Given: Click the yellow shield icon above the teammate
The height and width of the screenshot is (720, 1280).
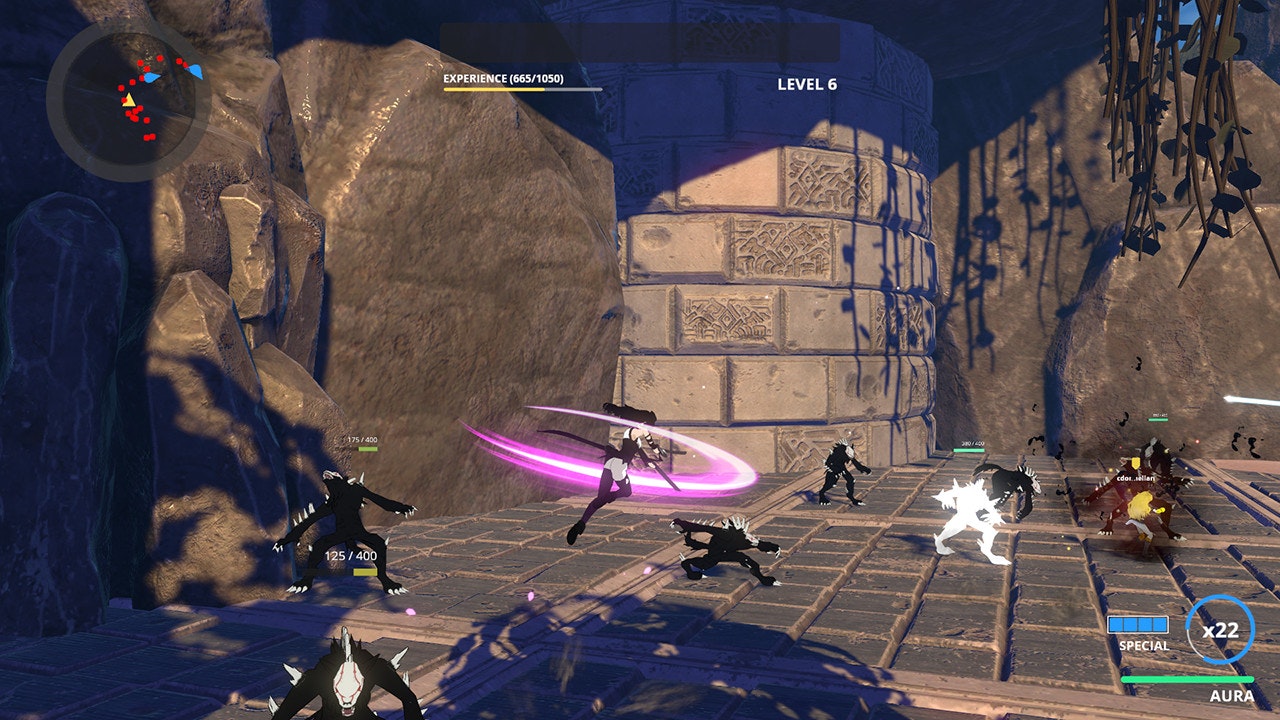Looking at the screenshot, I should pyautogui.click(x=1136, y=464).
